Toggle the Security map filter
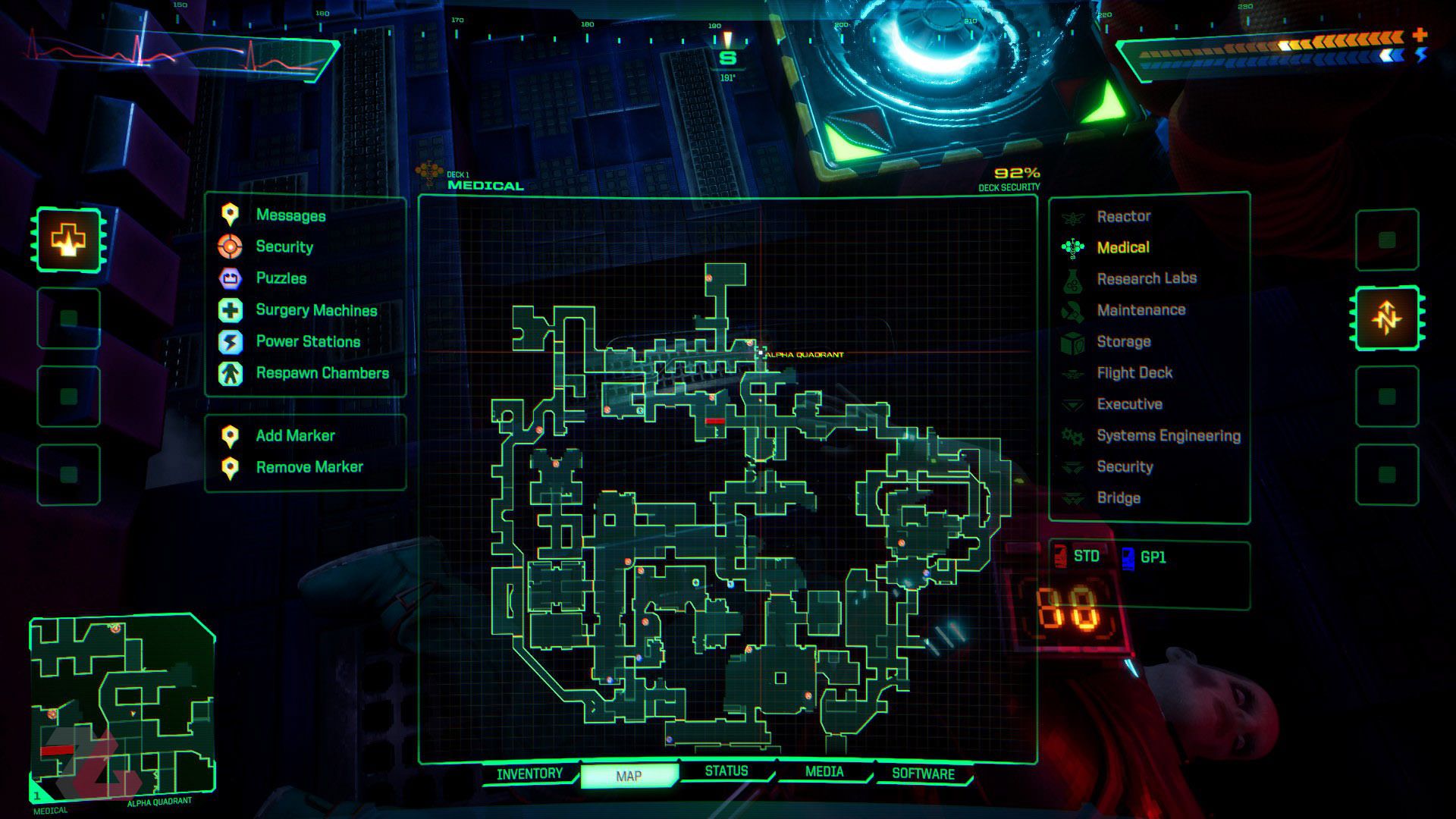The image size is (1456, 819). coord(284,246)
